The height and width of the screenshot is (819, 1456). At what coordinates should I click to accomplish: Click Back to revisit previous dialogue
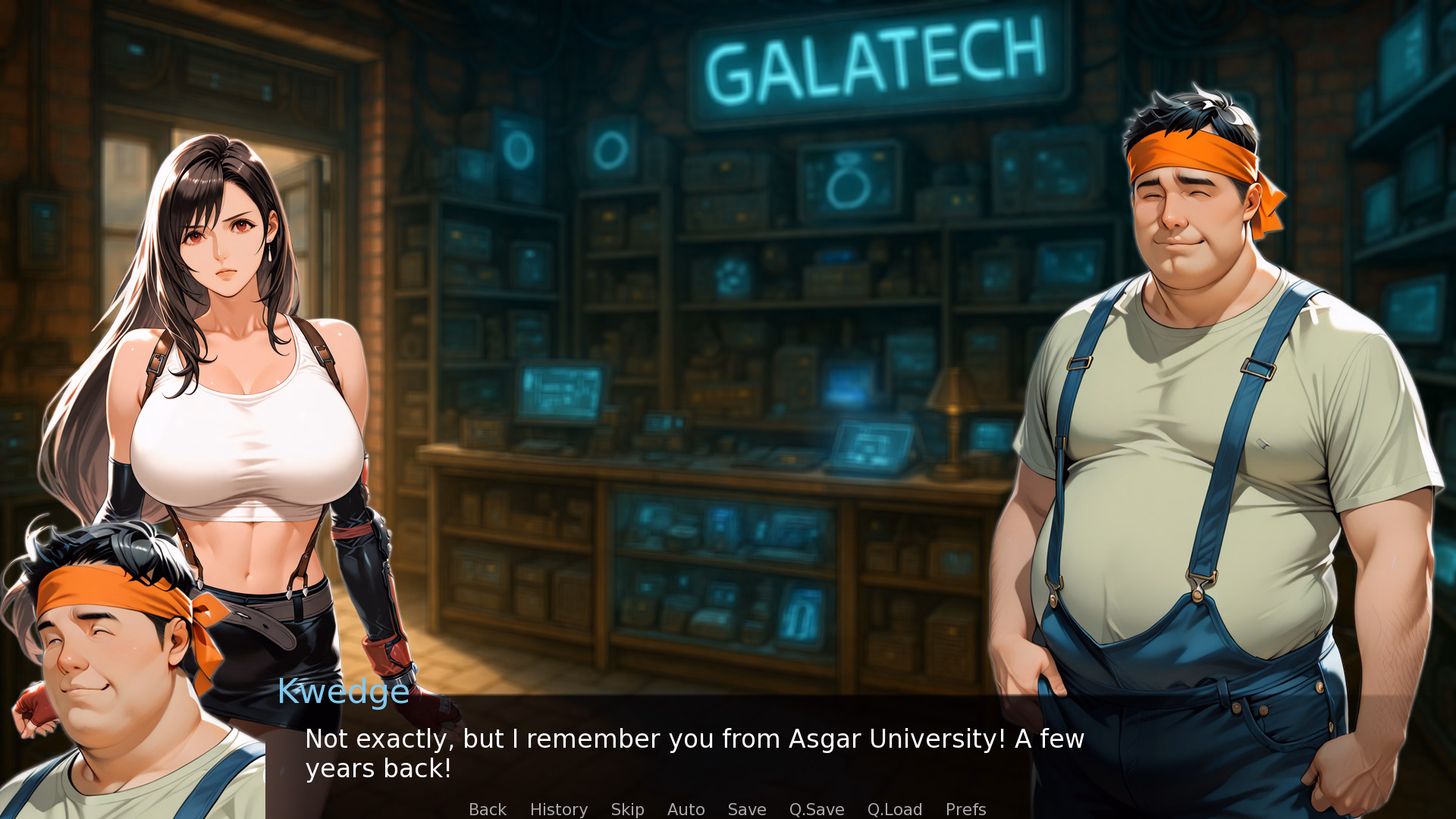pyautogui.click(x=487, y=809)
